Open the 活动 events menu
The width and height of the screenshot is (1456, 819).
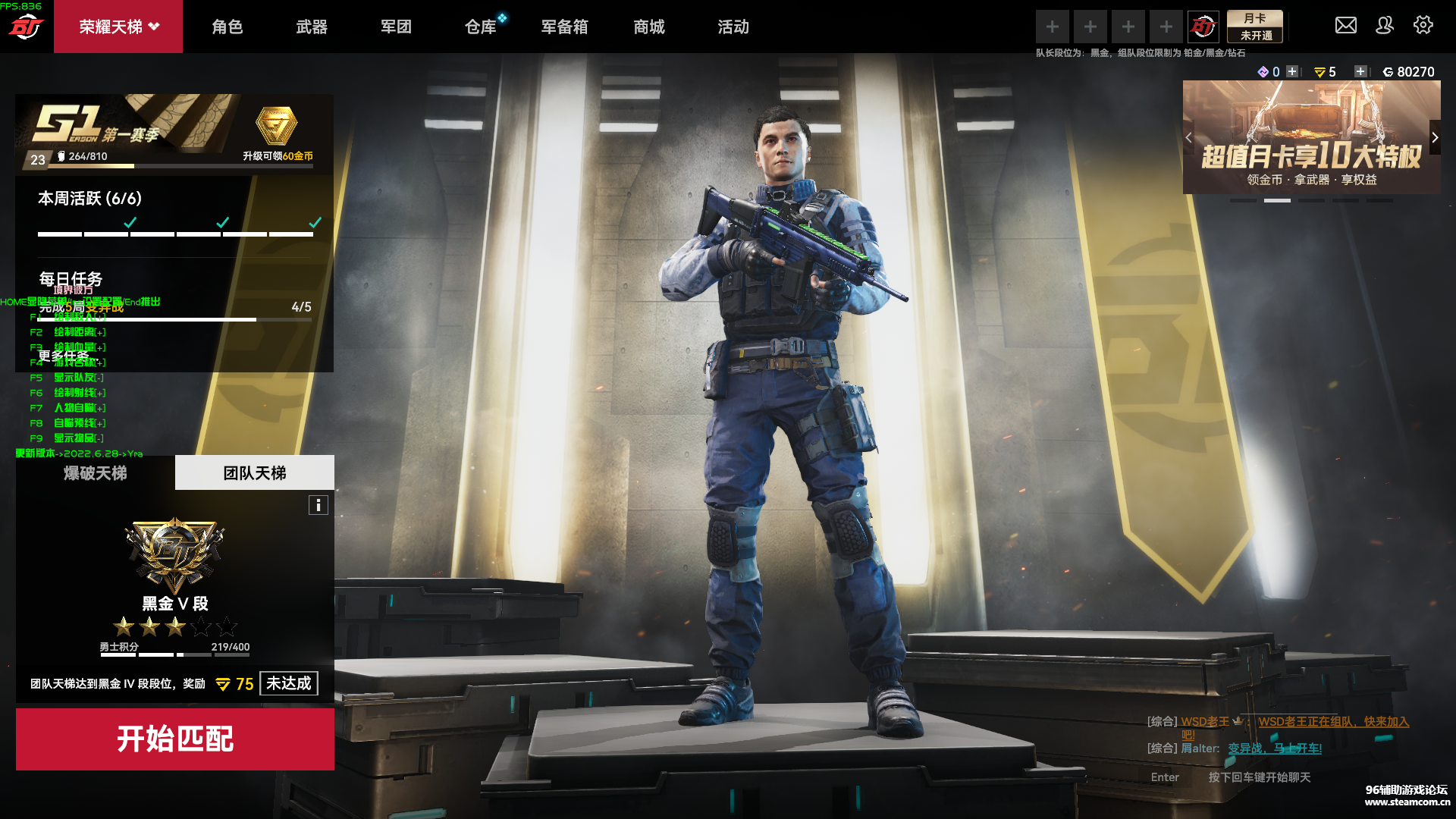pos(733,27)
